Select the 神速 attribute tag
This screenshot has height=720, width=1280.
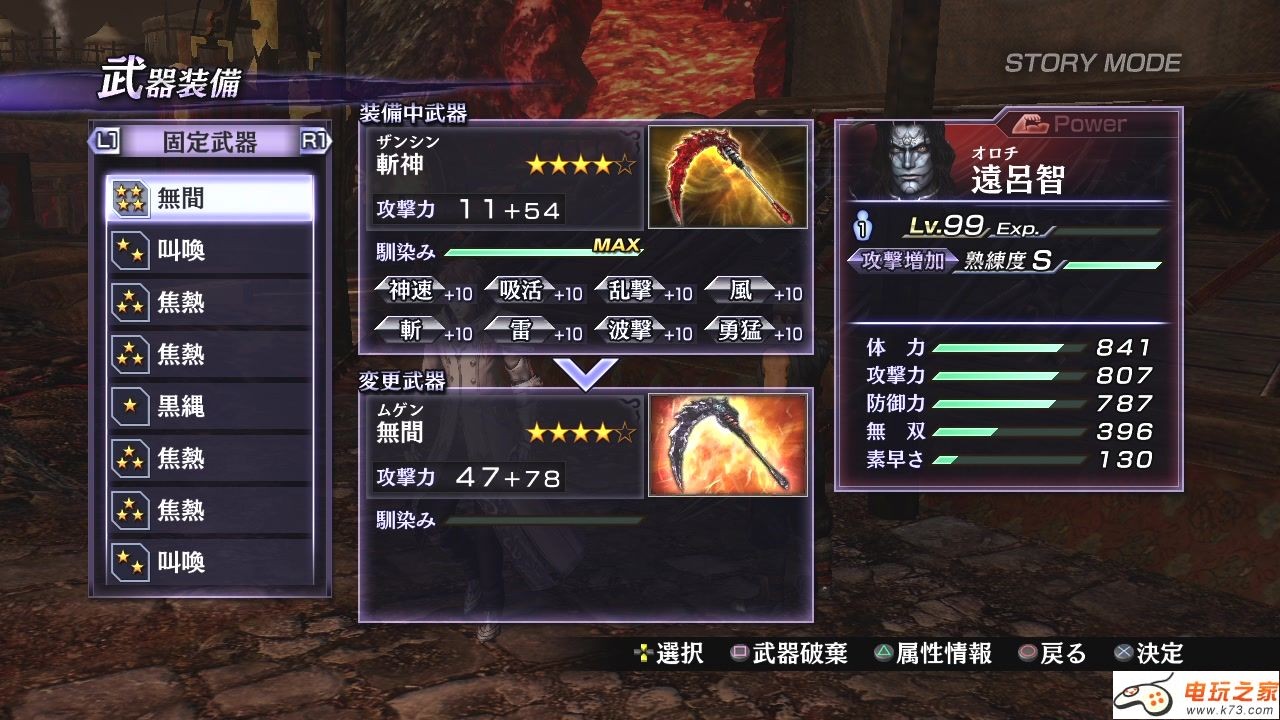(x=411, y=291)
